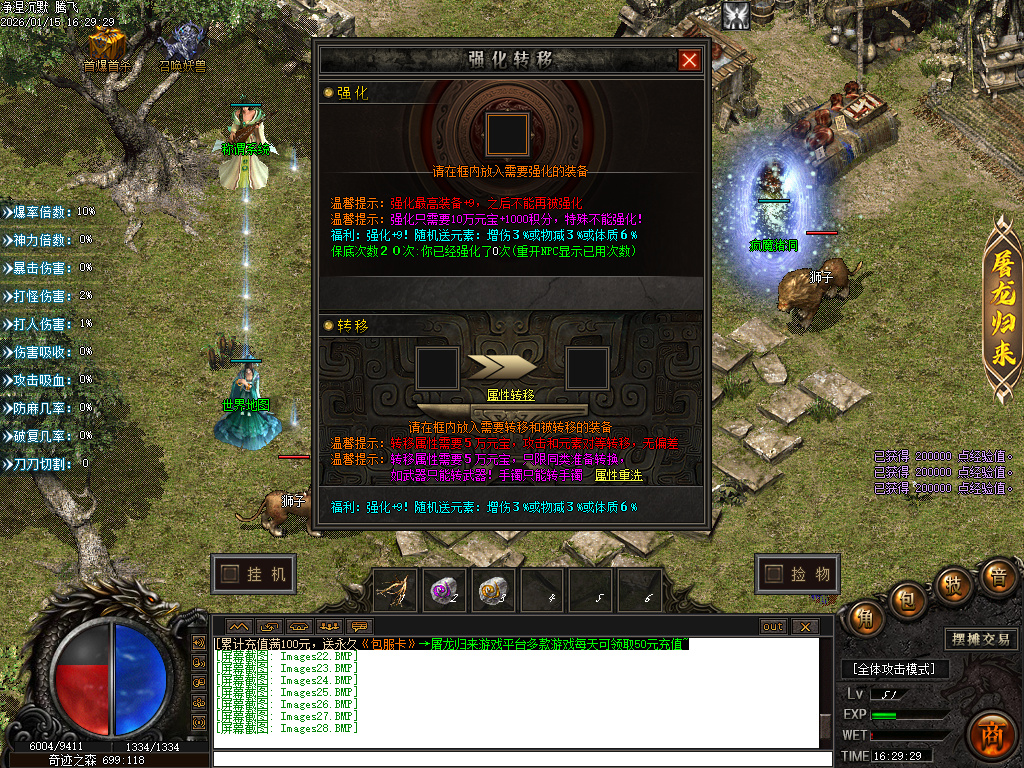Open the 摆摊交易 stall trading button
The width and height of the screenshot is (1024, 768).
(x=980, y=639)
